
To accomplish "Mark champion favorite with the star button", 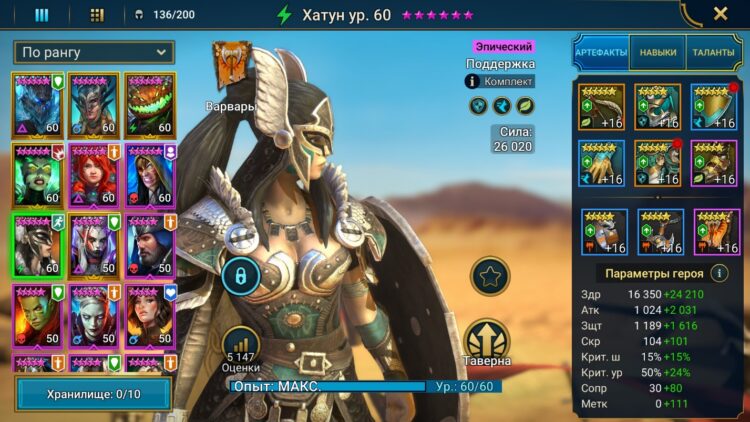I will (490, 277).
